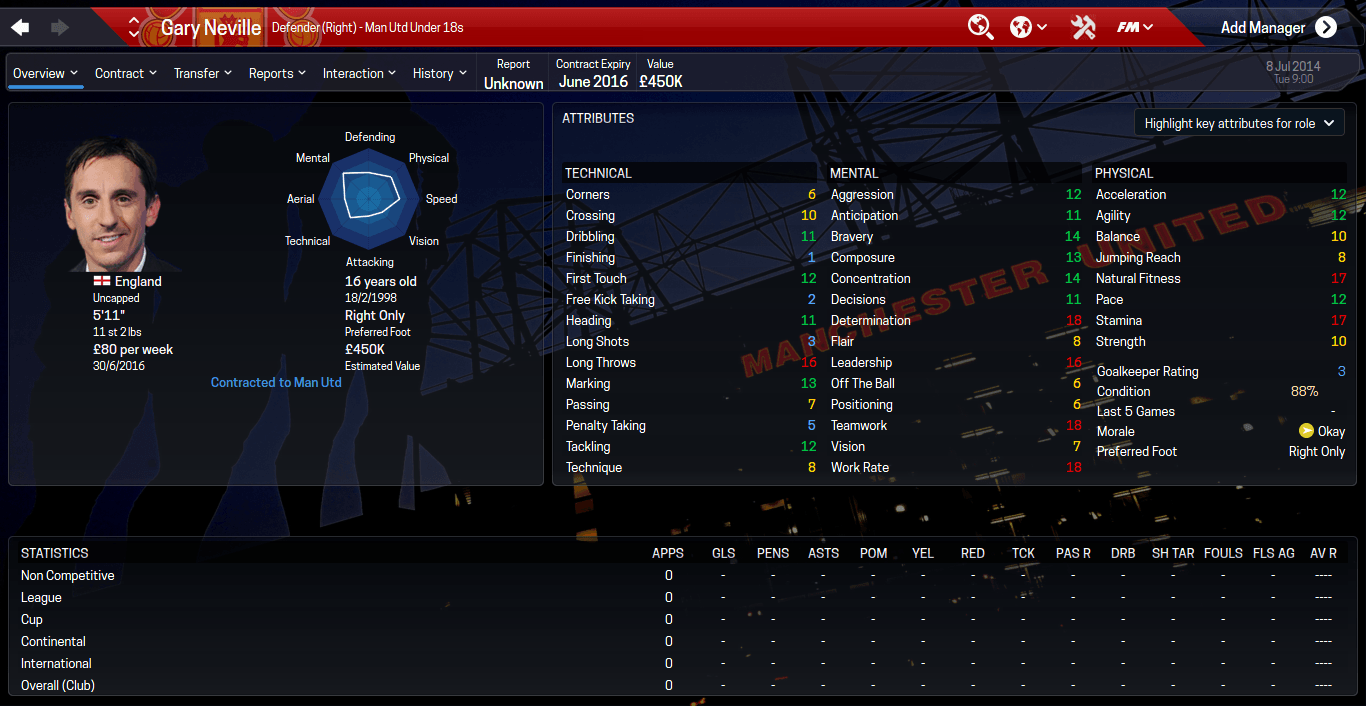Open the Interaction menu
1366x706 pixels.
360,73
